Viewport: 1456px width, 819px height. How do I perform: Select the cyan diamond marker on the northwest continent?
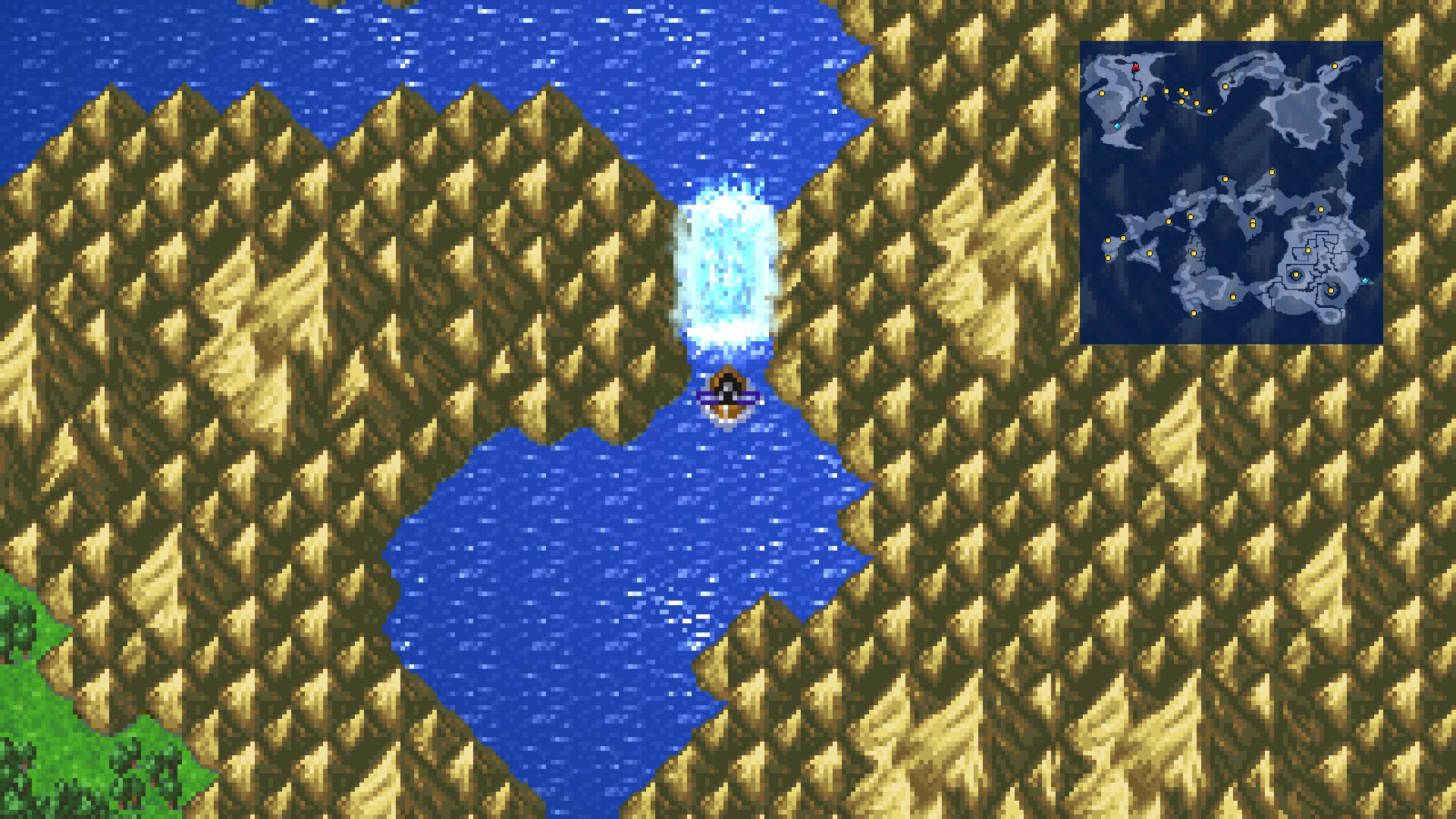tap(1117, 126)
